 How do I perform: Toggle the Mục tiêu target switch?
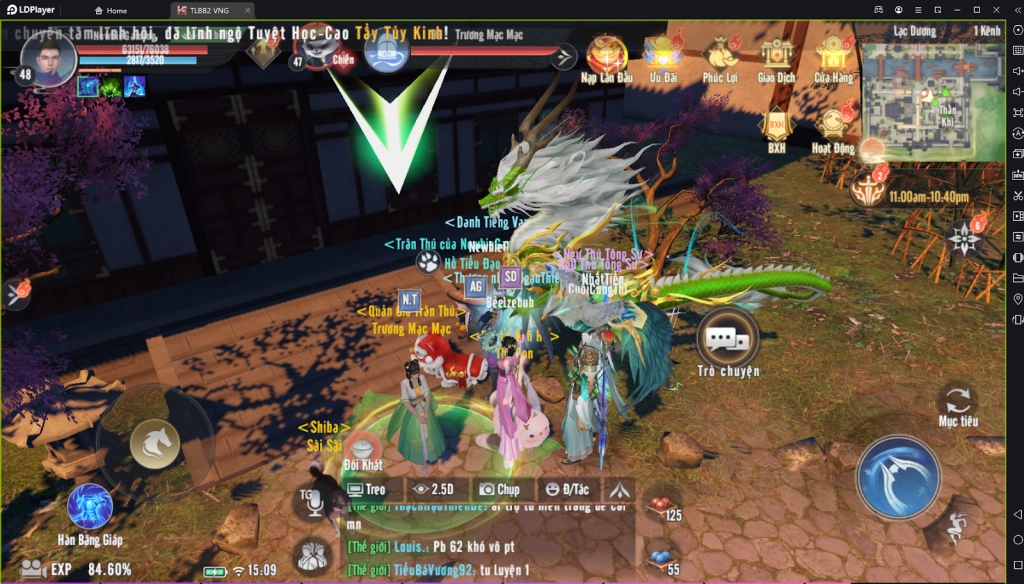pos(957,402)
